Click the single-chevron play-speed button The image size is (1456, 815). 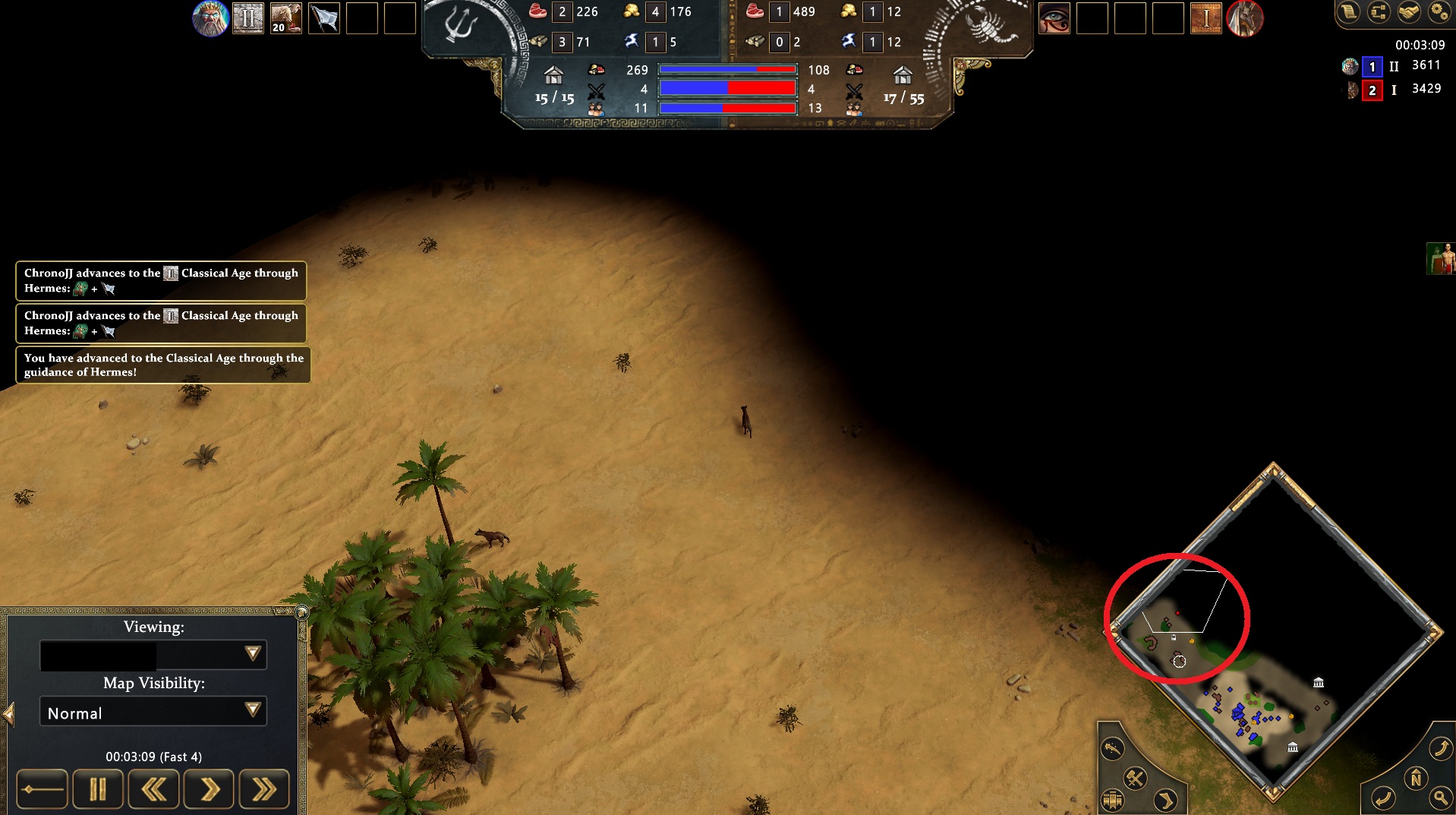click(x=209, y=790)
